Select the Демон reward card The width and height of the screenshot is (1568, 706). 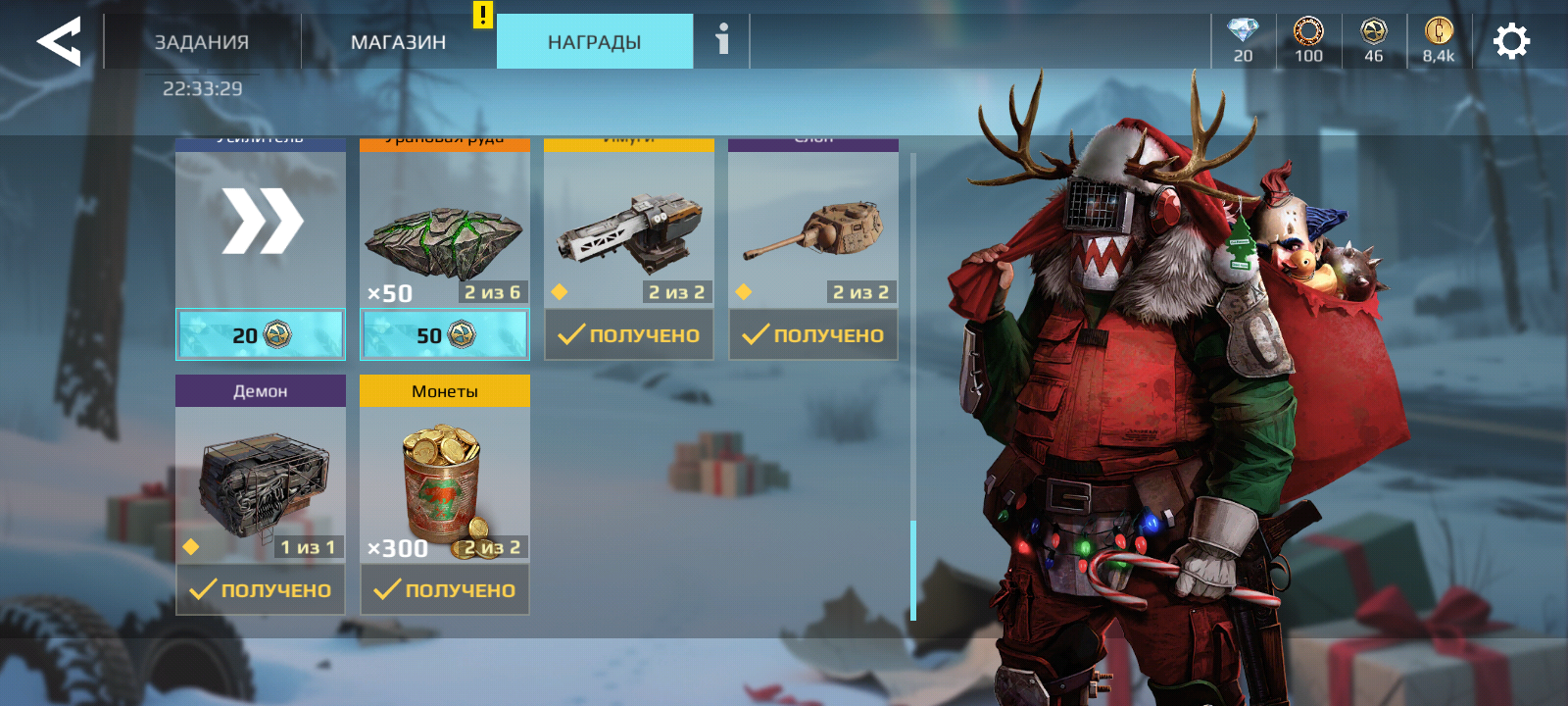point(261,482)
